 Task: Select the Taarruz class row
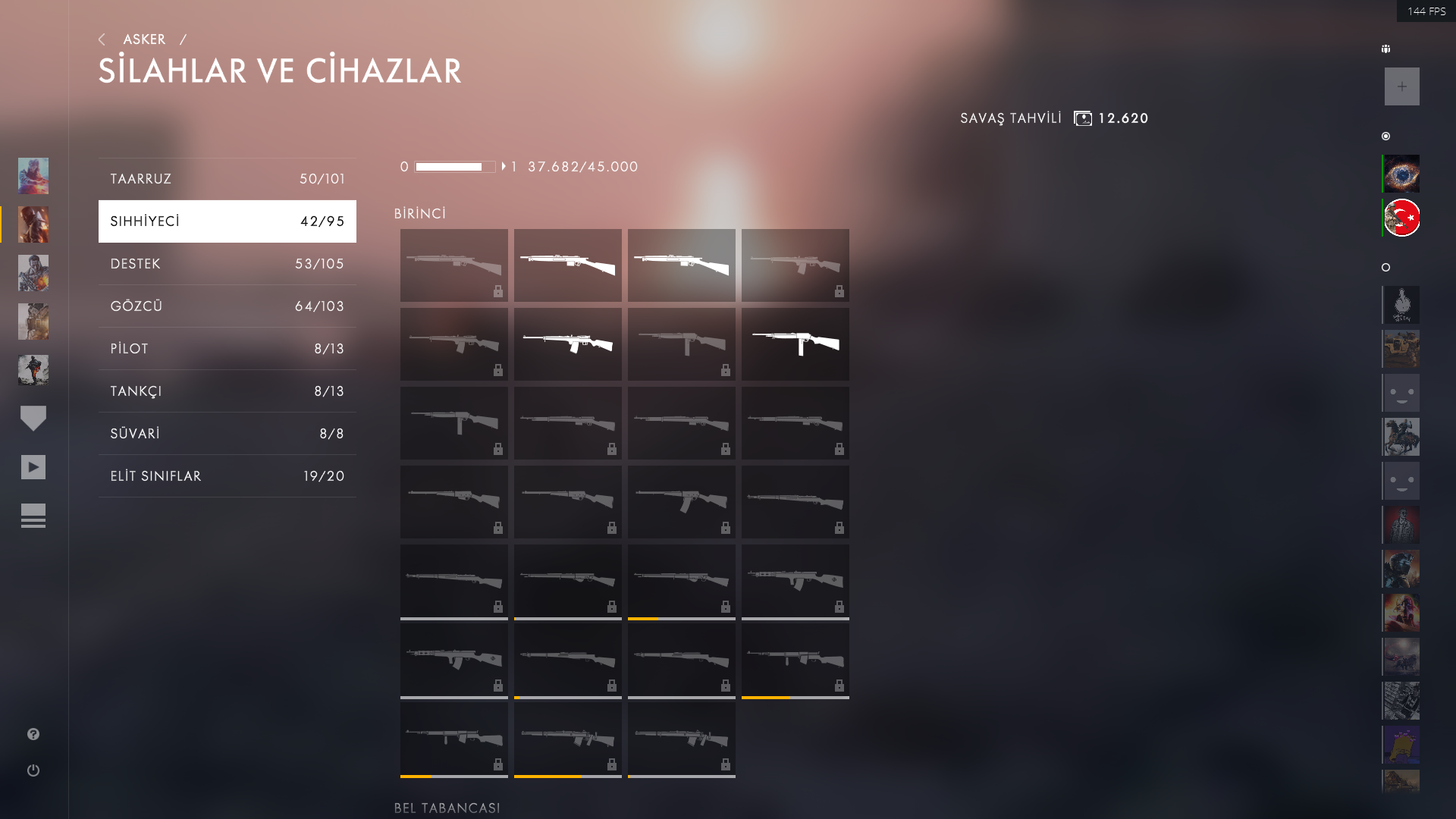tap(227, 179)
